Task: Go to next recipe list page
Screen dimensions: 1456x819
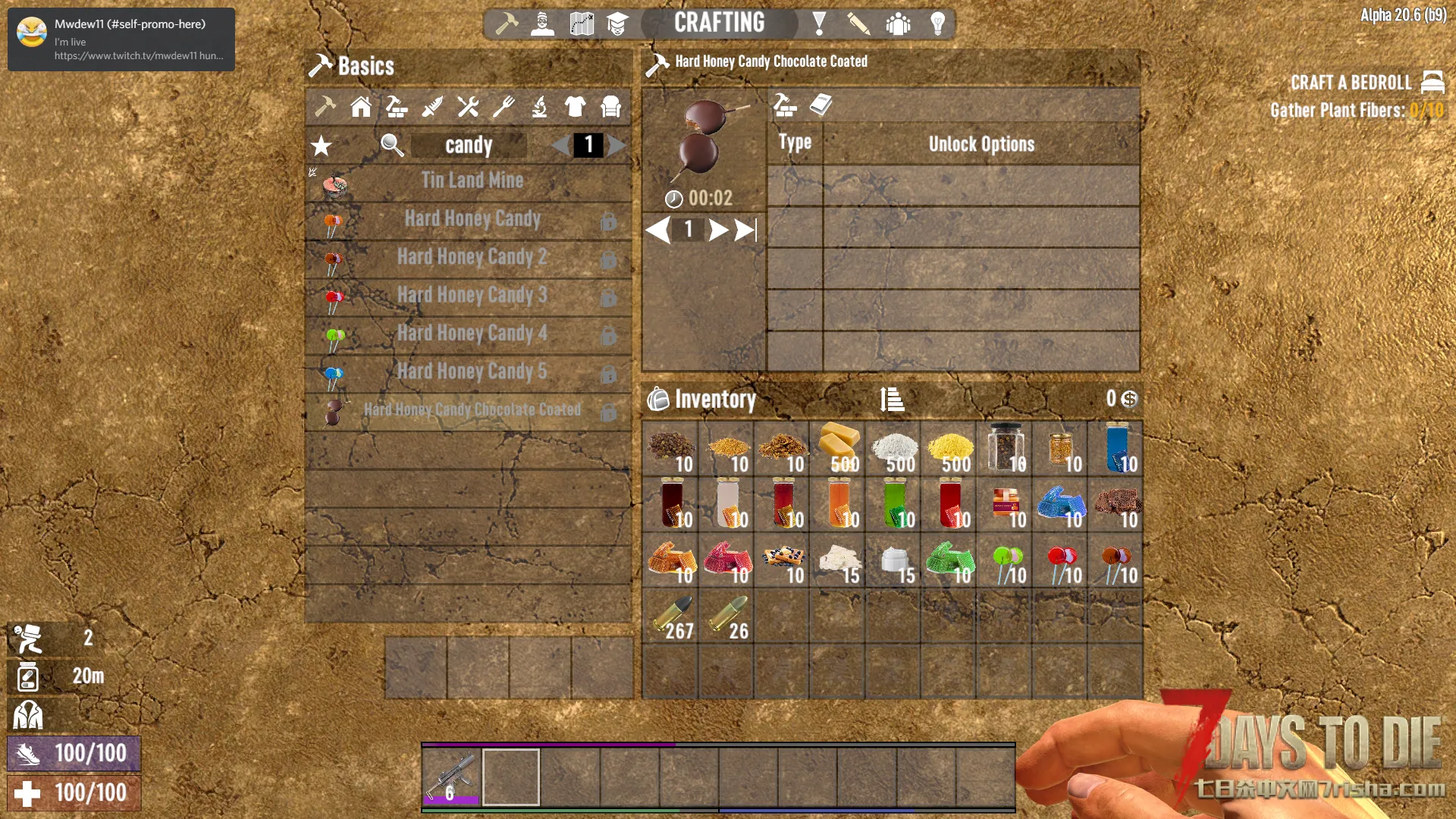Action: (x=617, y=146)
